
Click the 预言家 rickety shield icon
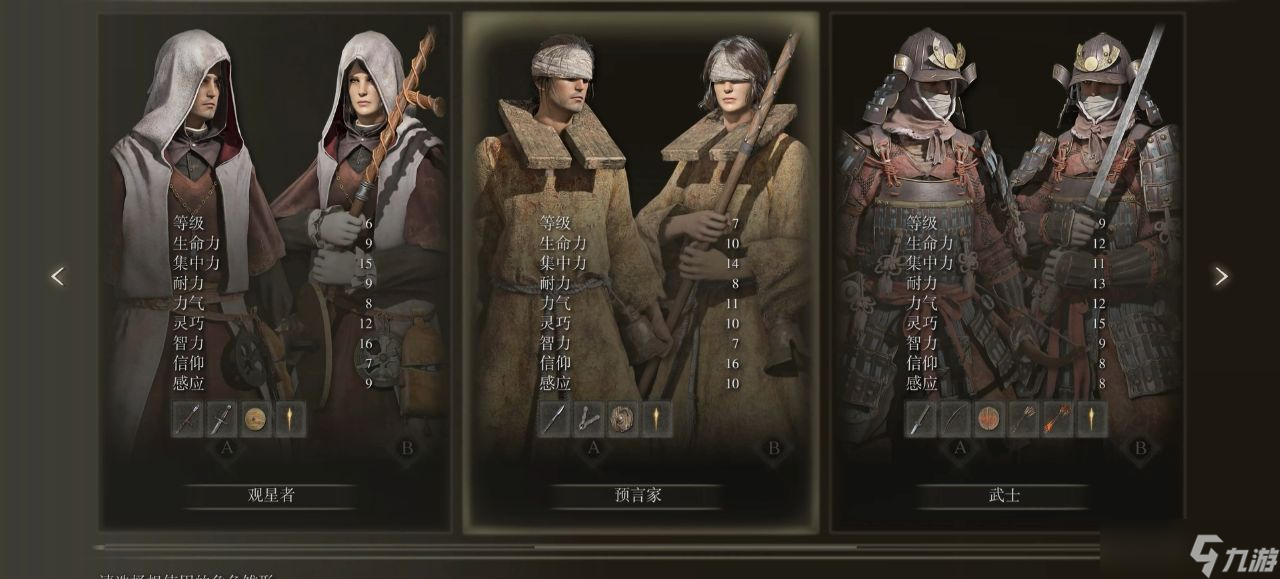[x=623, y=420]
